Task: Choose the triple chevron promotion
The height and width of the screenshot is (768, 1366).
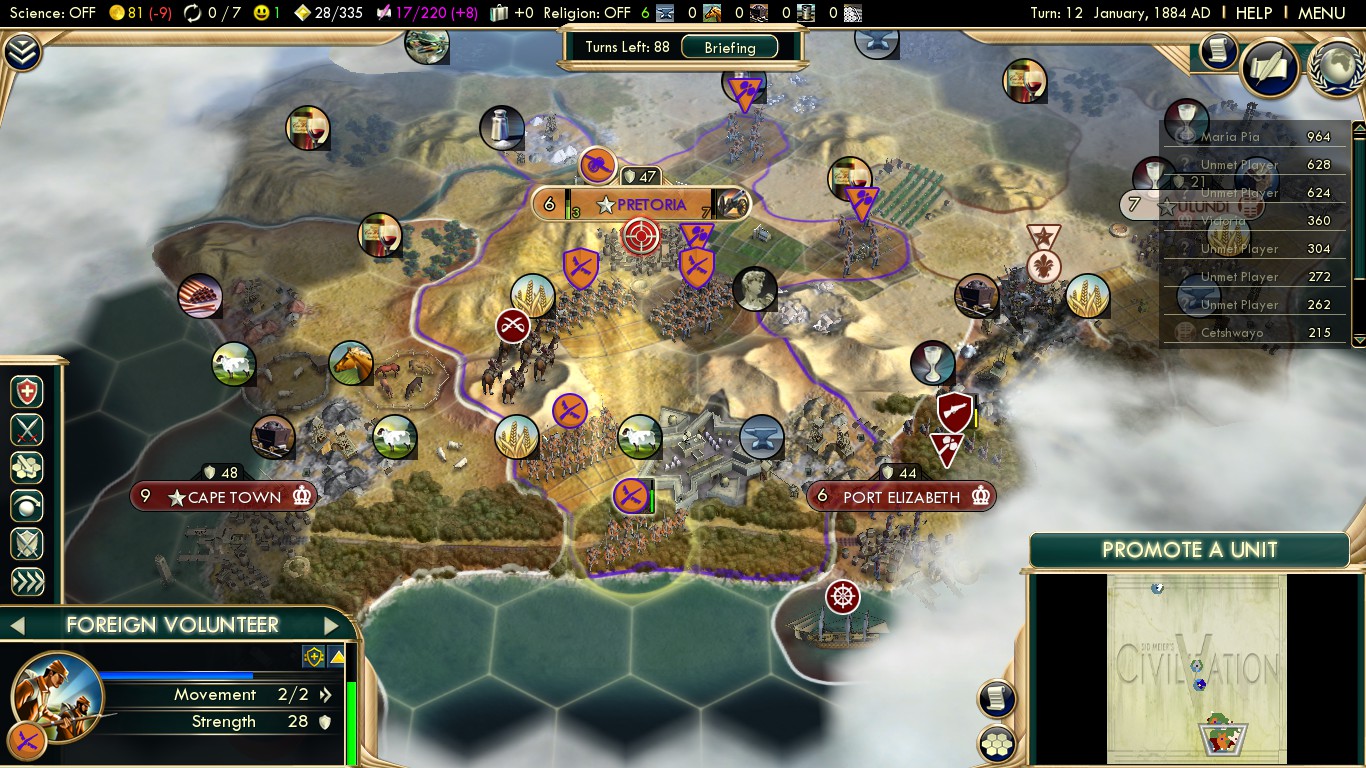Action: [27, 582]
